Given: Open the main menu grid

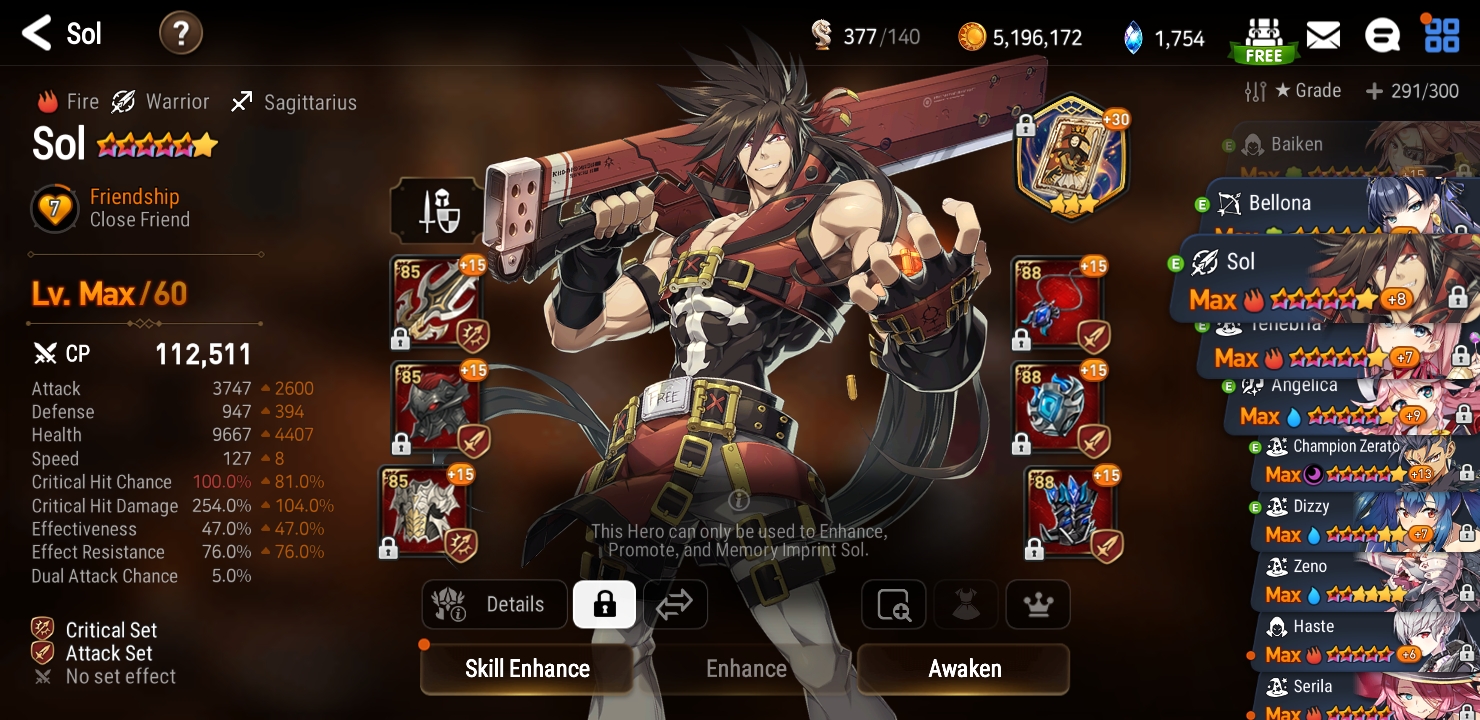Looking at the screenshot, I should [x=1440, y=36].
